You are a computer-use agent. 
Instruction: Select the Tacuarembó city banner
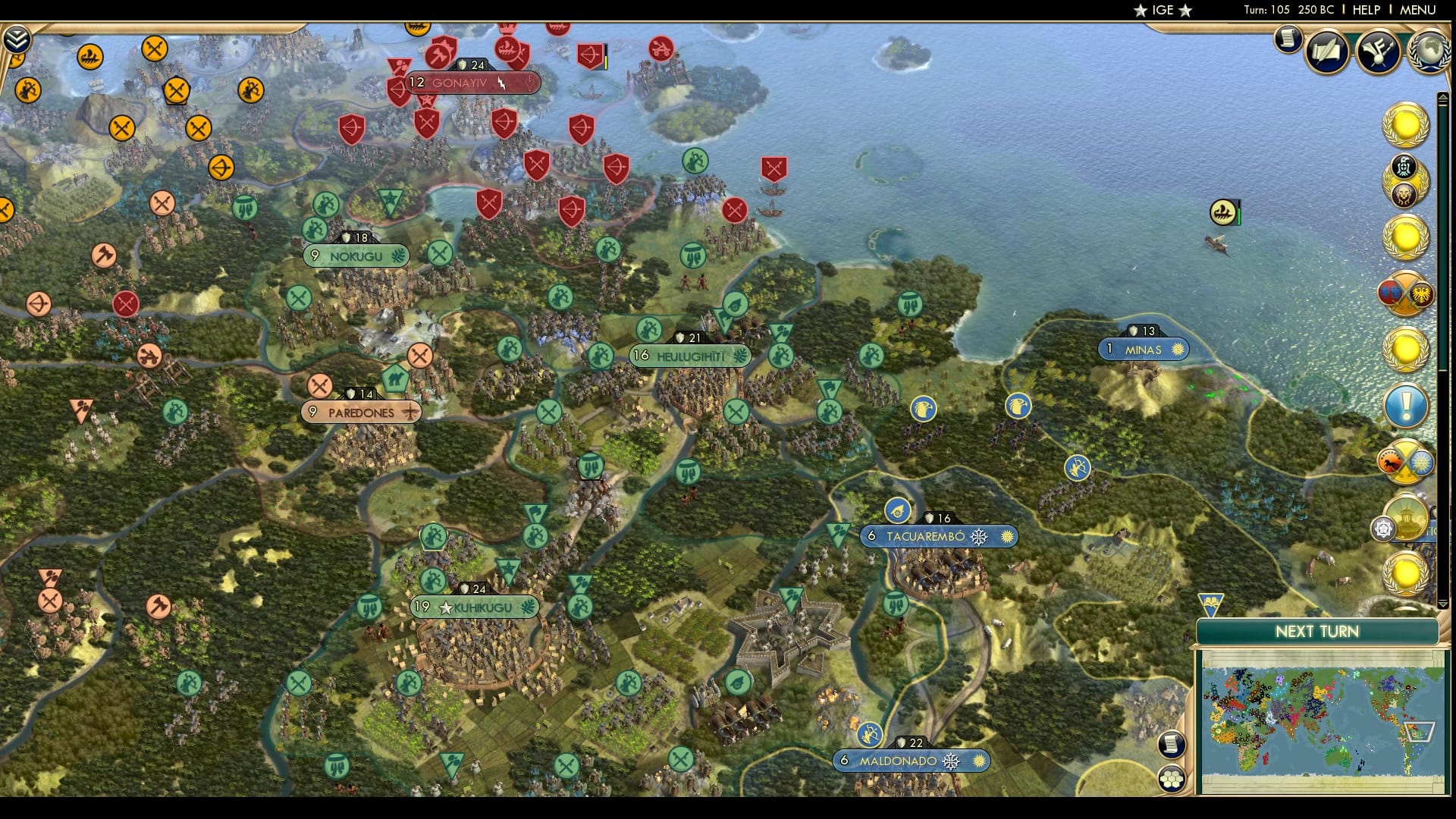coord(938,536)
